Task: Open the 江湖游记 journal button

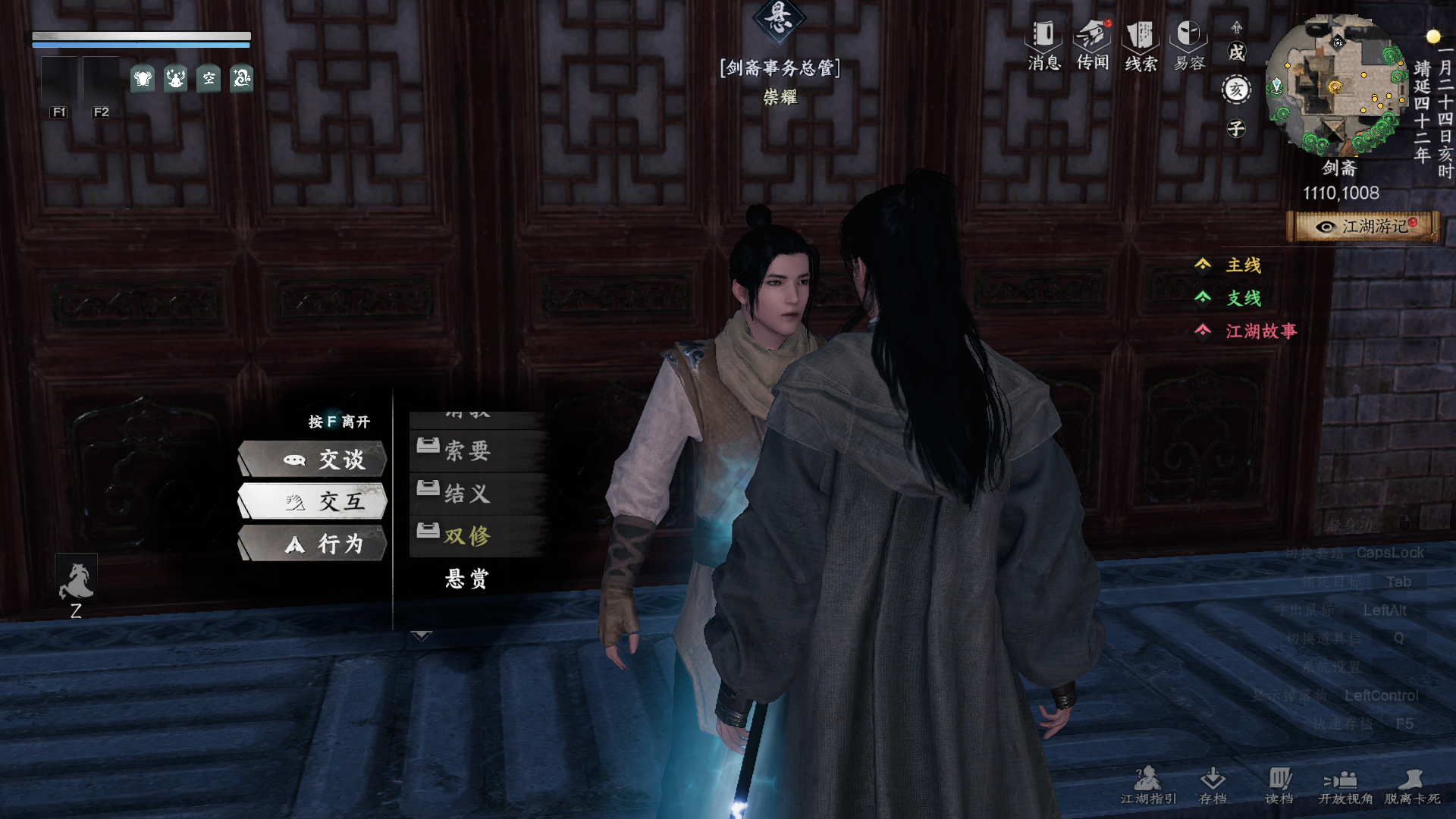Action: click(x=1363, y=227)
